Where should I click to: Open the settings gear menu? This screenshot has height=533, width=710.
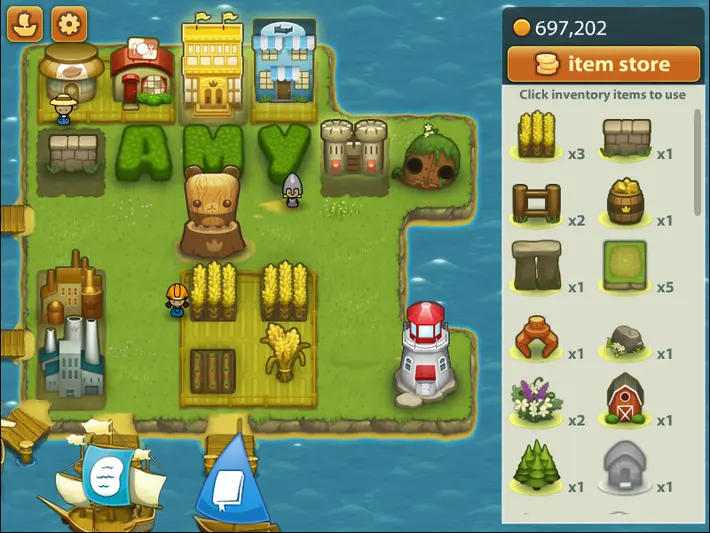click(68, 24)
